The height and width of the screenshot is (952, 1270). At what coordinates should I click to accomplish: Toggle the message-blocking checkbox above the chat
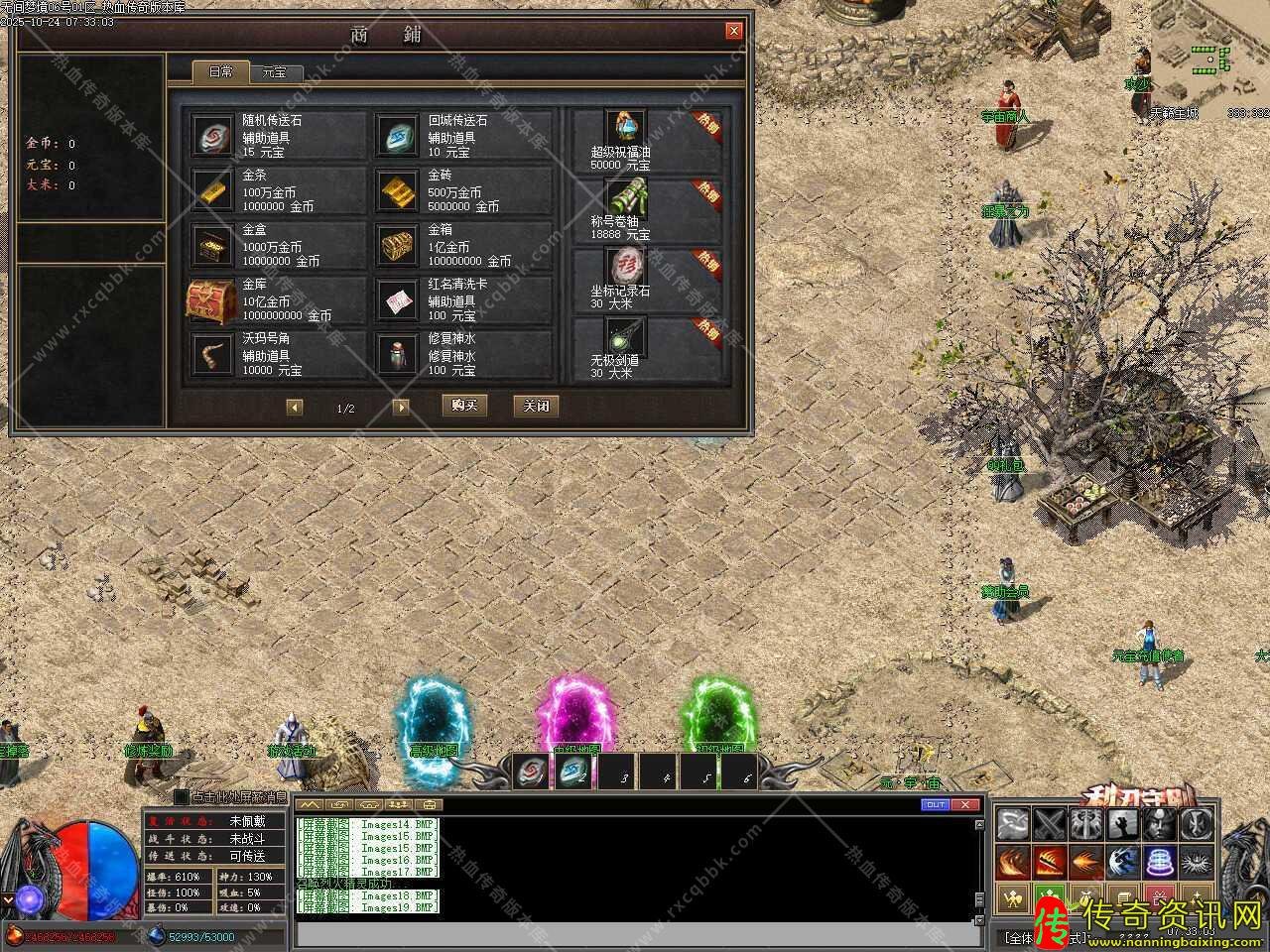click(181, 796)
